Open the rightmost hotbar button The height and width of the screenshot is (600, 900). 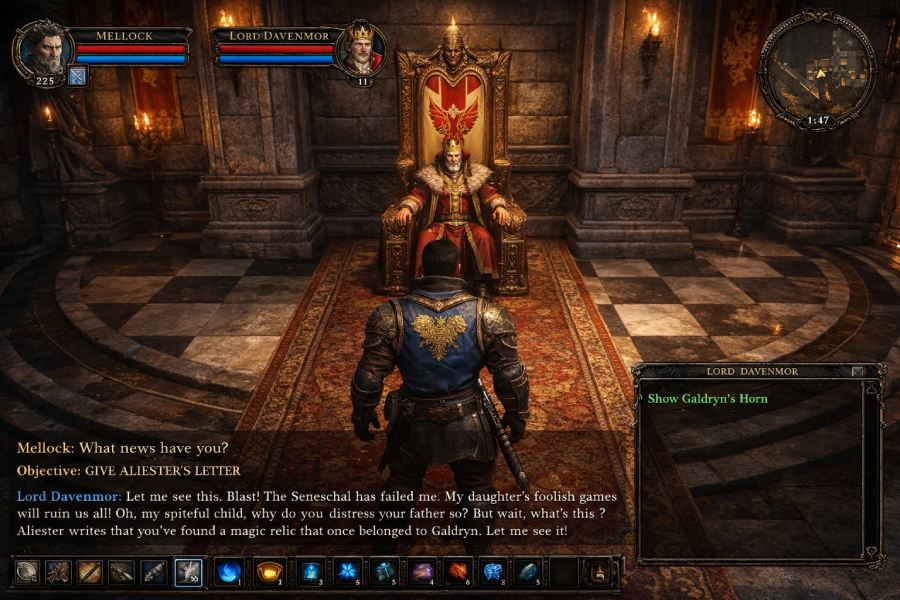[598, 572]
